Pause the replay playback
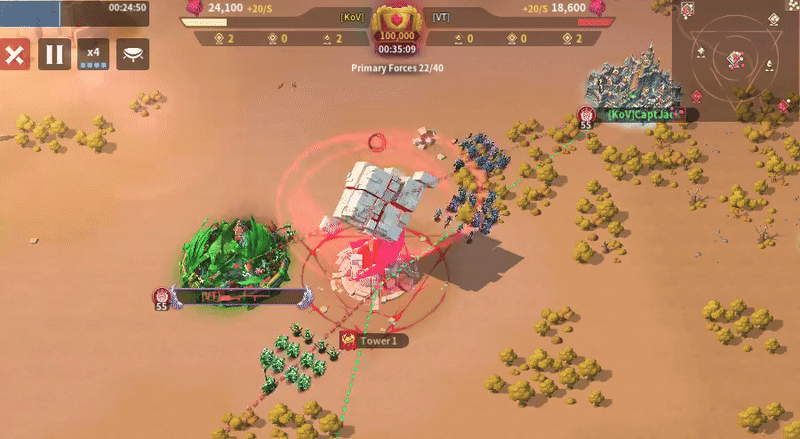The image size is (800, 439). pyautogui.click(x=55, y=54)
